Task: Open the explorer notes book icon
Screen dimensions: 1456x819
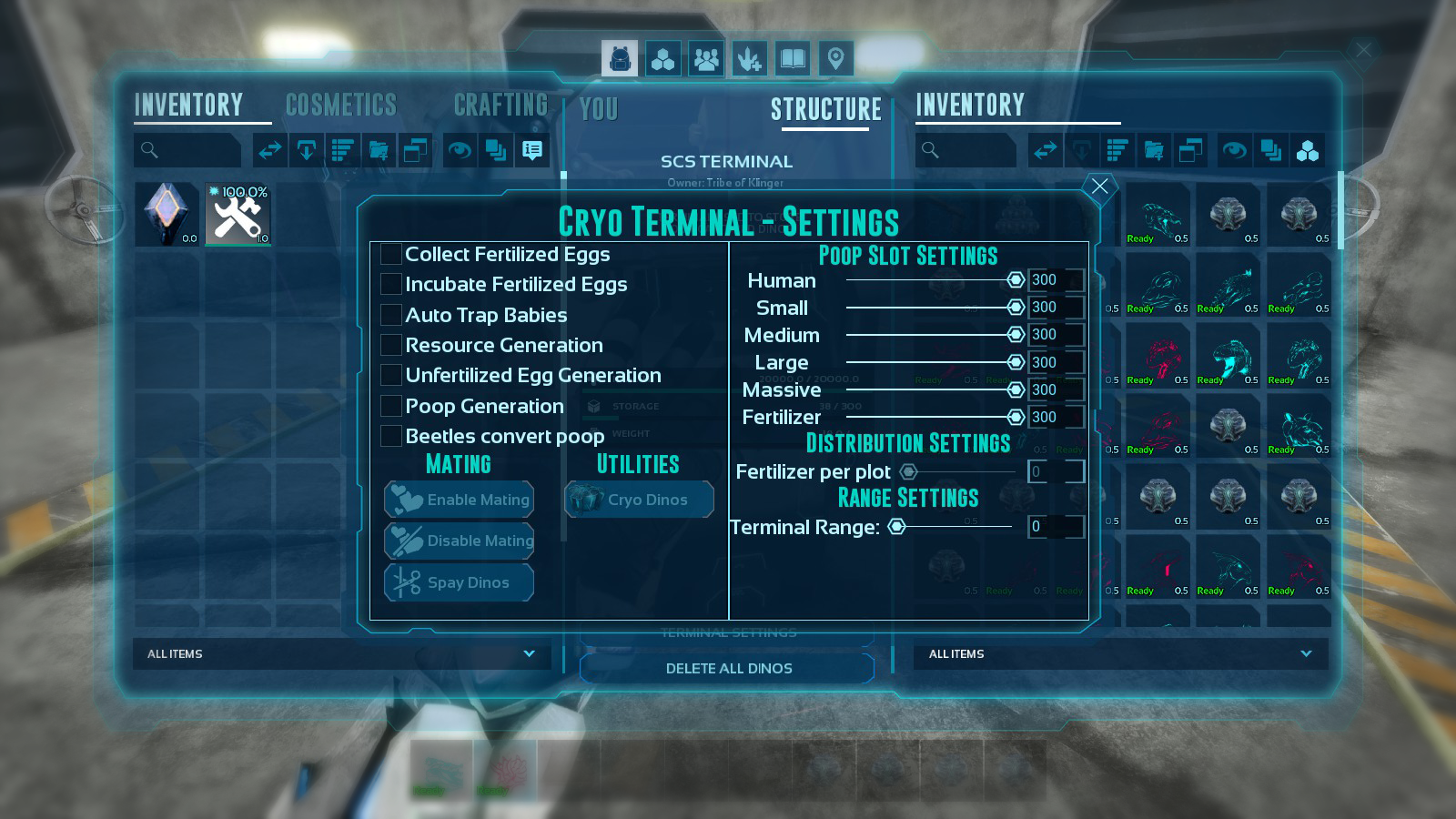Action: pos(792,58)
